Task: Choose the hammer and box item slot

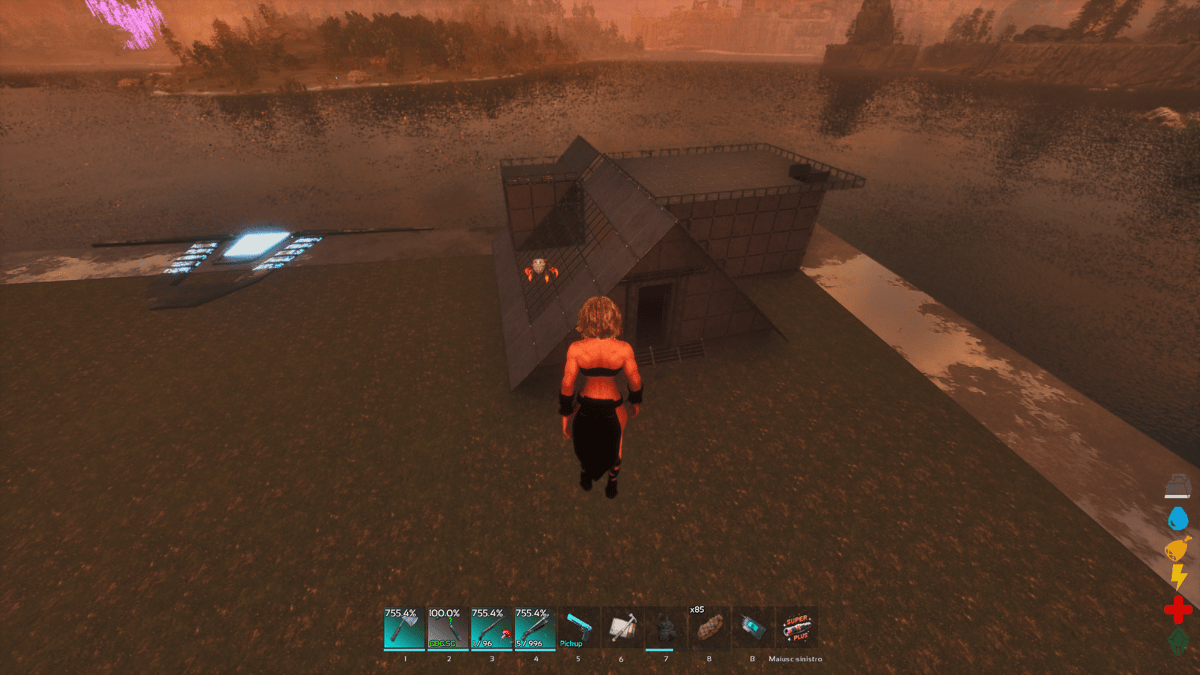Action: (x=623, y=627)
